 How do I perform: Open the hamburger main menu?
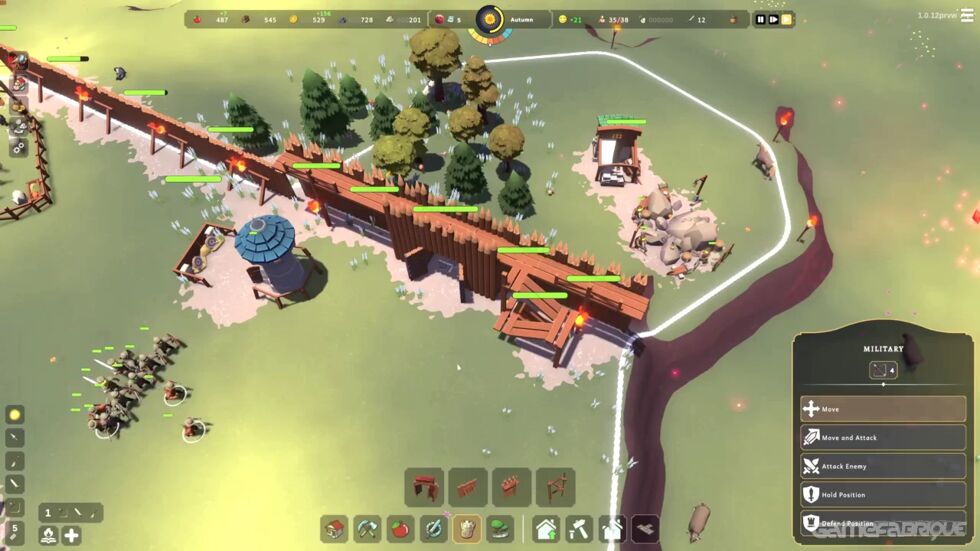coord(966,16)
